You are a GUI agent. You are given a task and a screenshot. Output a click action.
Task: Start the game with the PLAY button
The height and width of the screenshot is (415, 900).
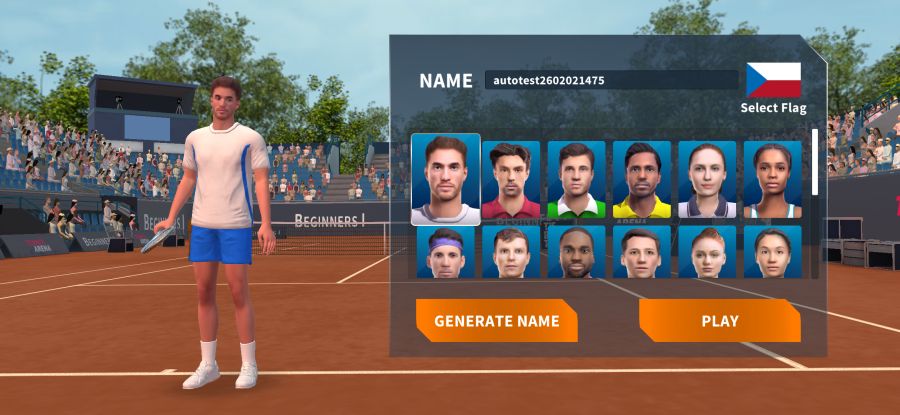click(719, 321)
